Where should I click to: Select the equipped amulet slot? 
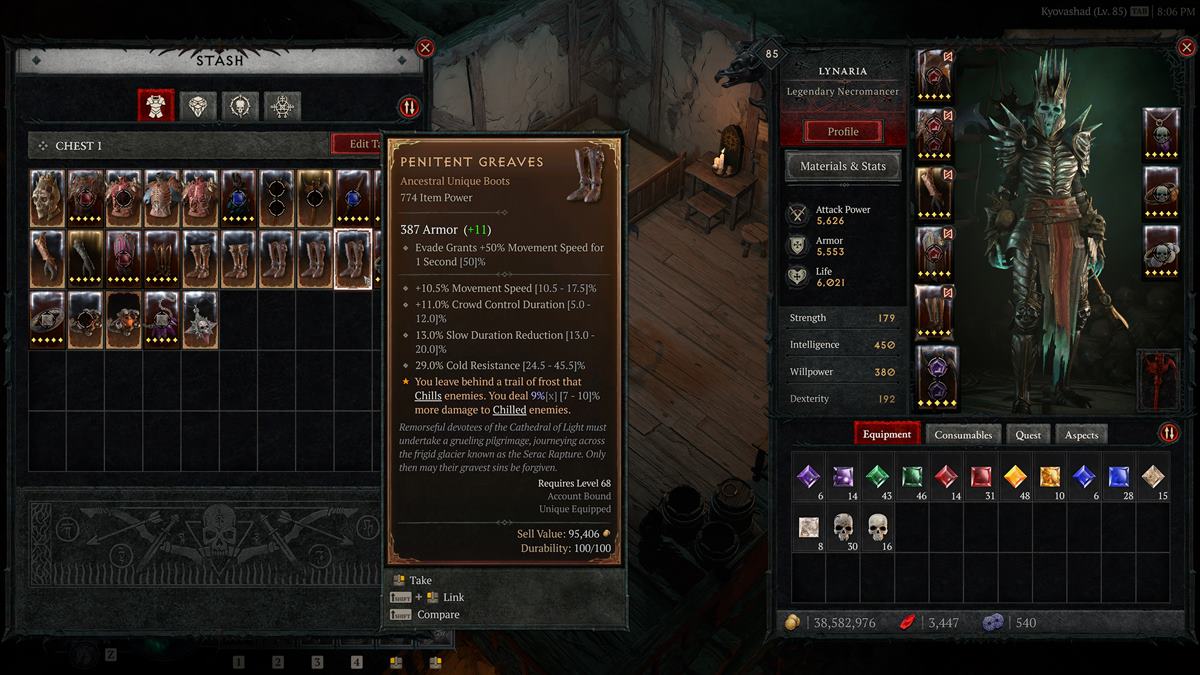tap(1161, 133)
